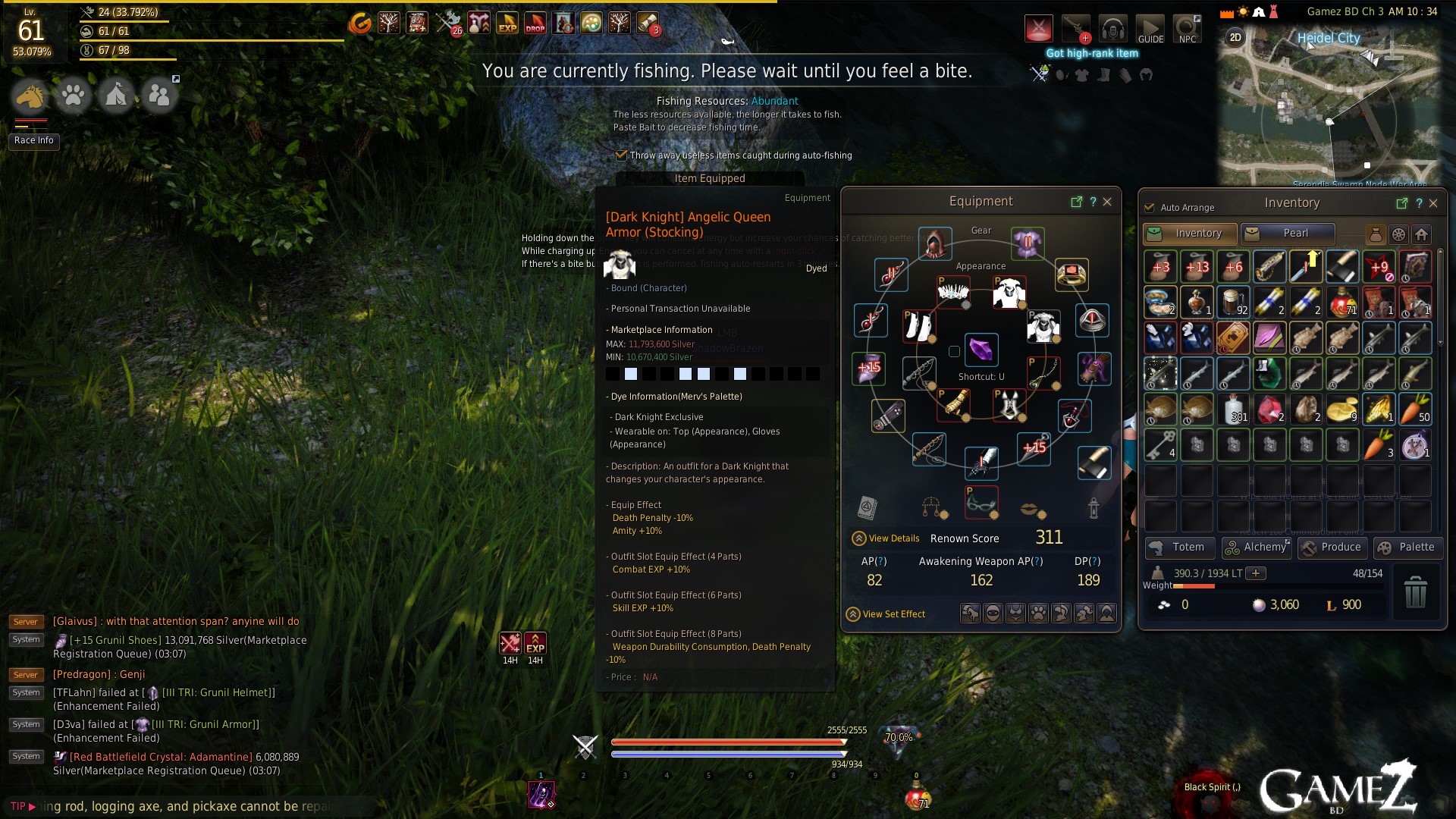Click the inventory trash can
Viewport: 1456px width, 819px height.
pyautogui.click(x=1415, y=591)
